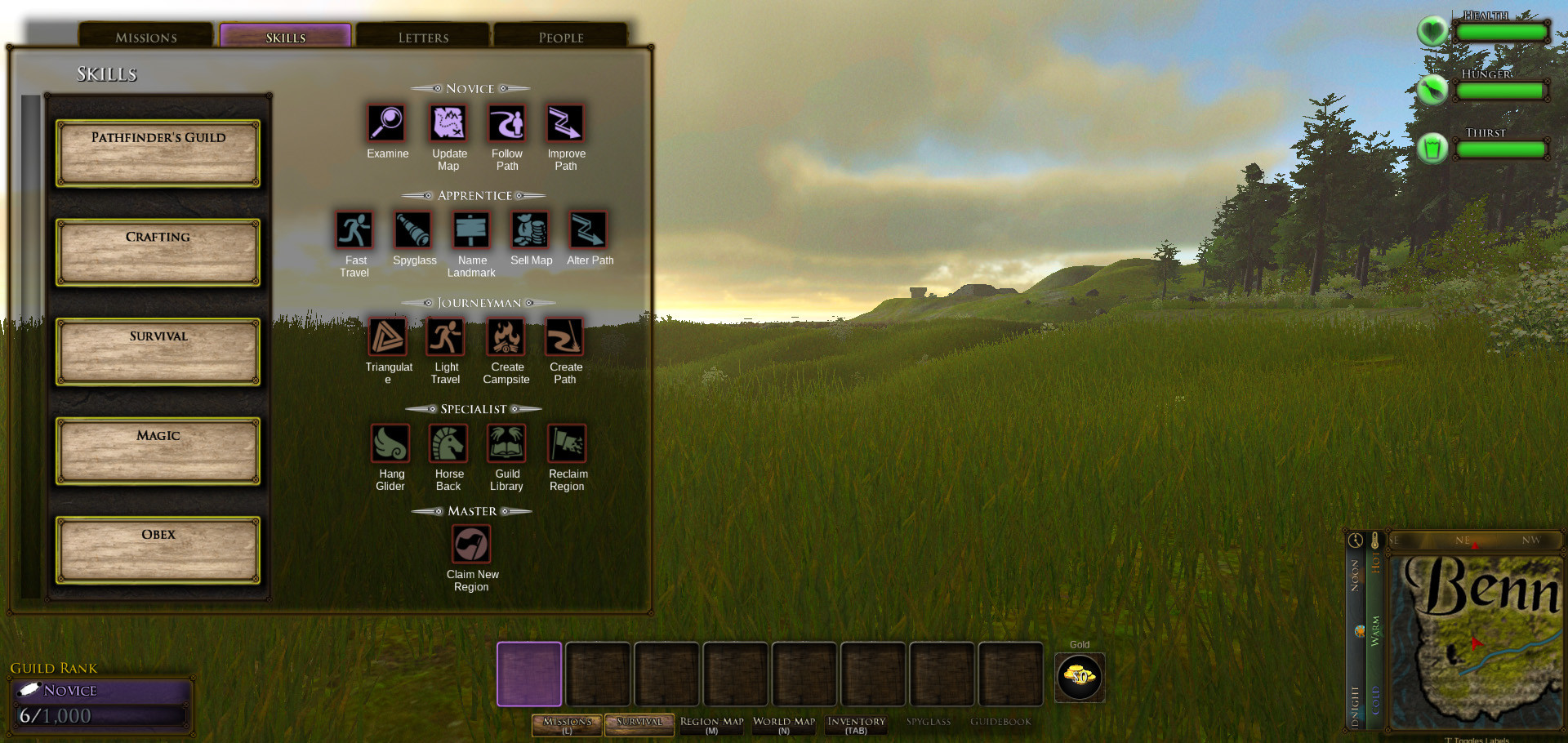Select the Update Map skill
Image resolution: width=1568 pixels, height=743 pixels.
coord(448,123)
